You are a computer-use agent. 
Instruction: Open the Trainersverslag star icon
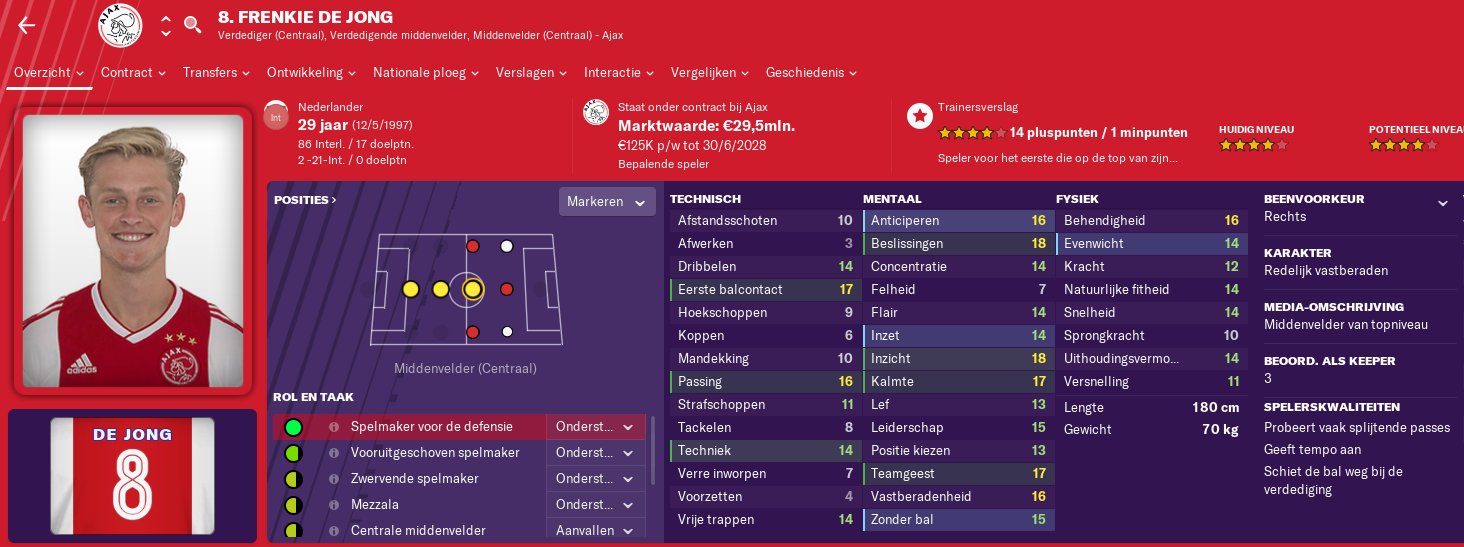pos(919,116)
